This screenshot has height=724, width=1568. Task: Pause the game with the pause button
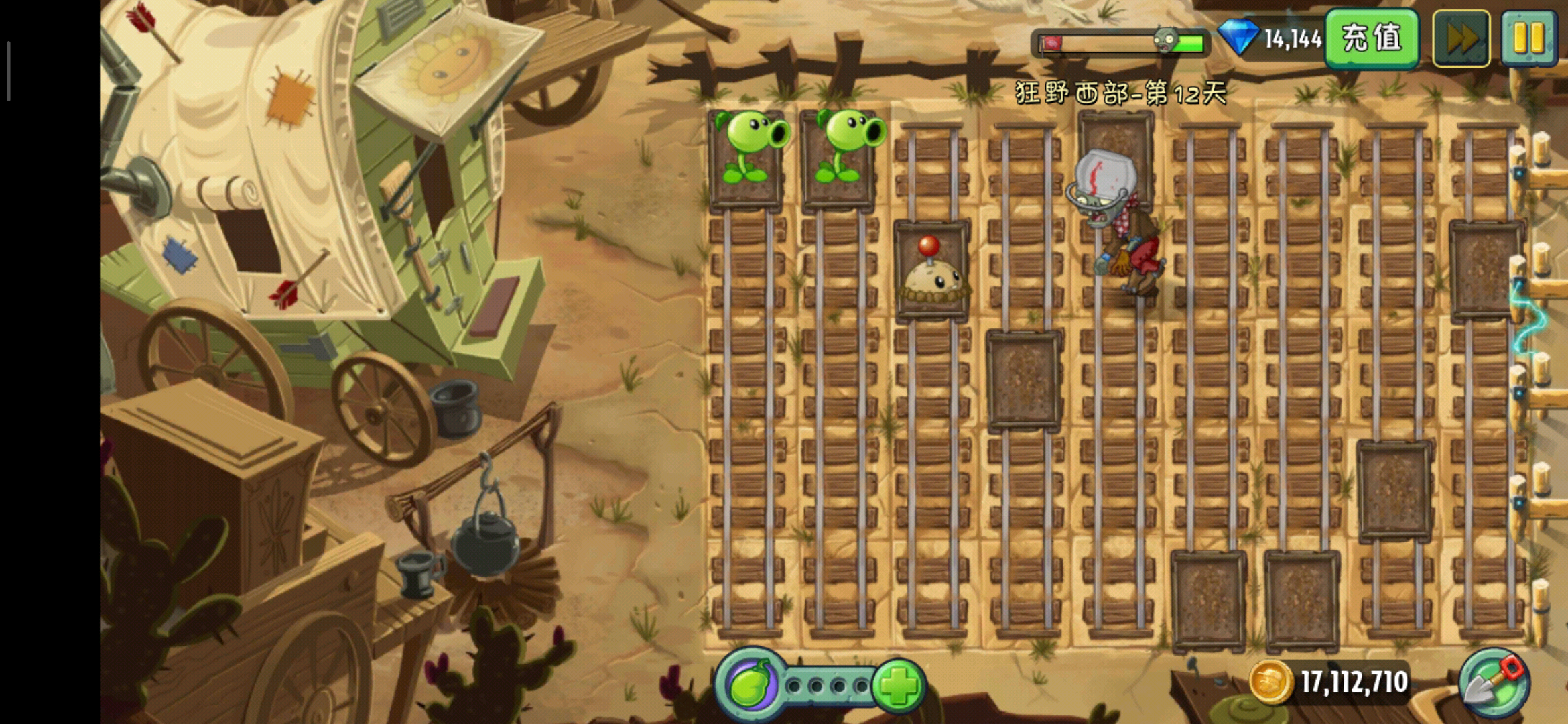click(1528, 38)
